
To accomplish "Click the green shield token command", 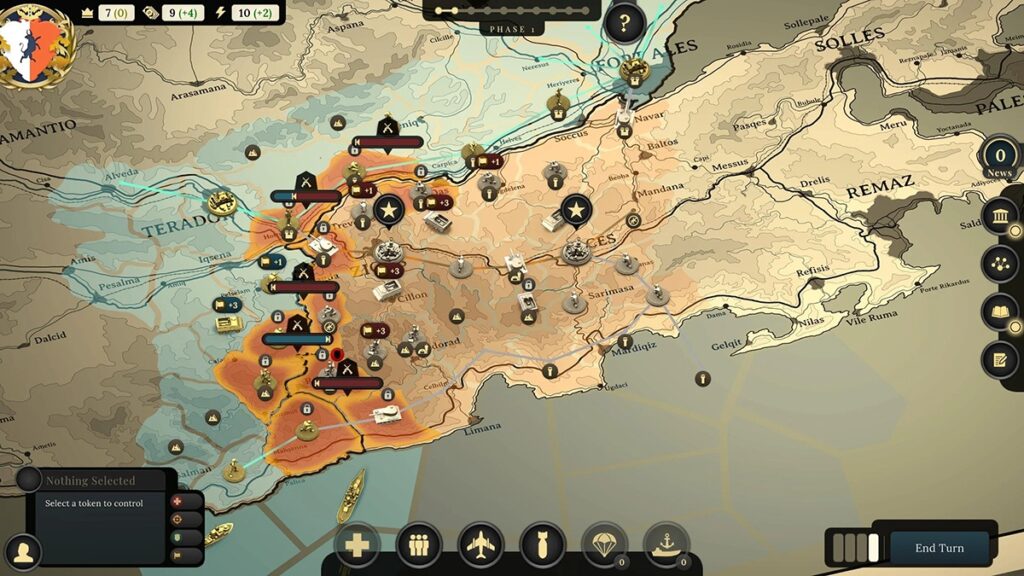I will (178, 537).
